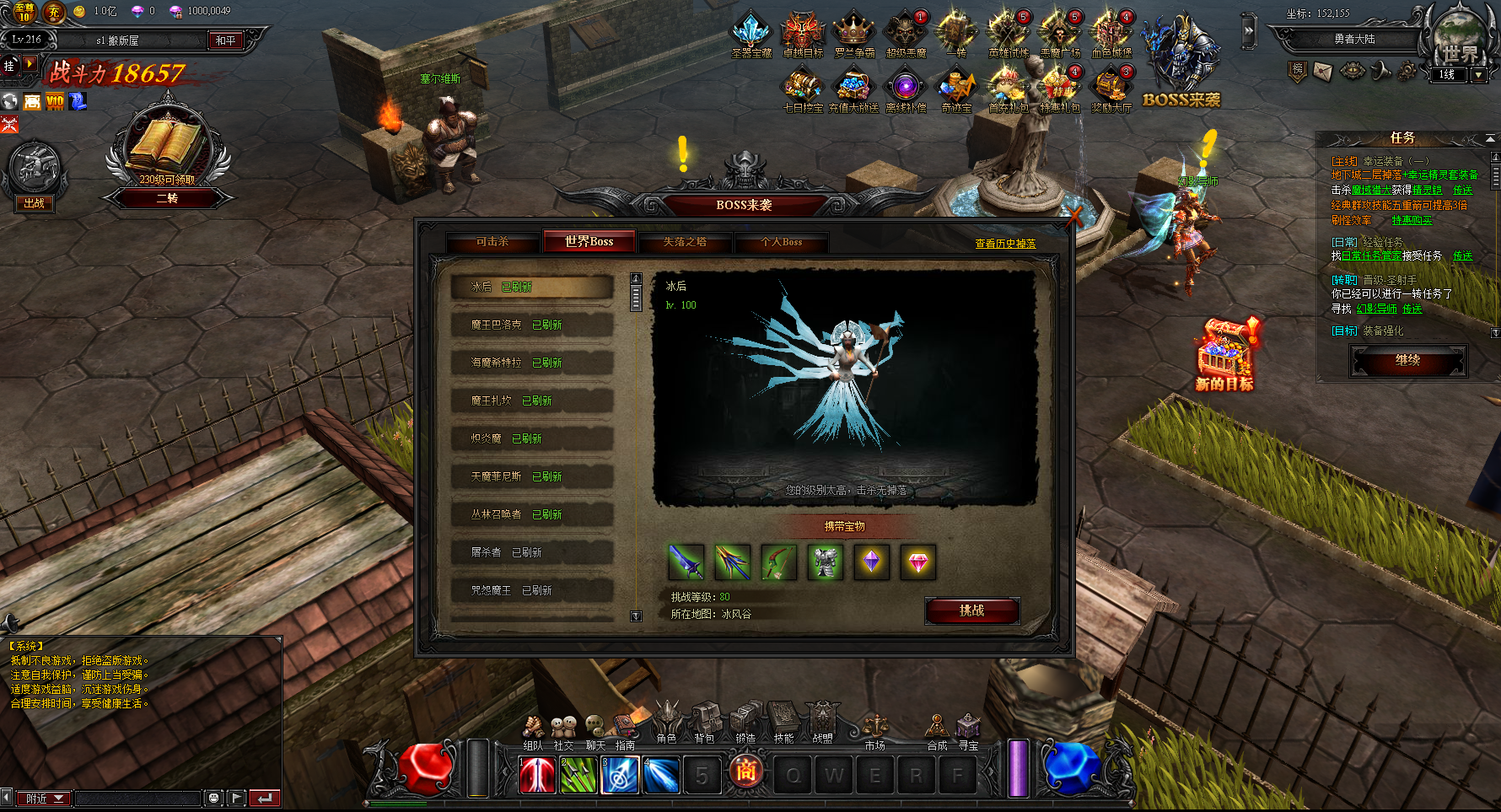Select the 炽炎魔 boss row

click(x=531, y=438)
